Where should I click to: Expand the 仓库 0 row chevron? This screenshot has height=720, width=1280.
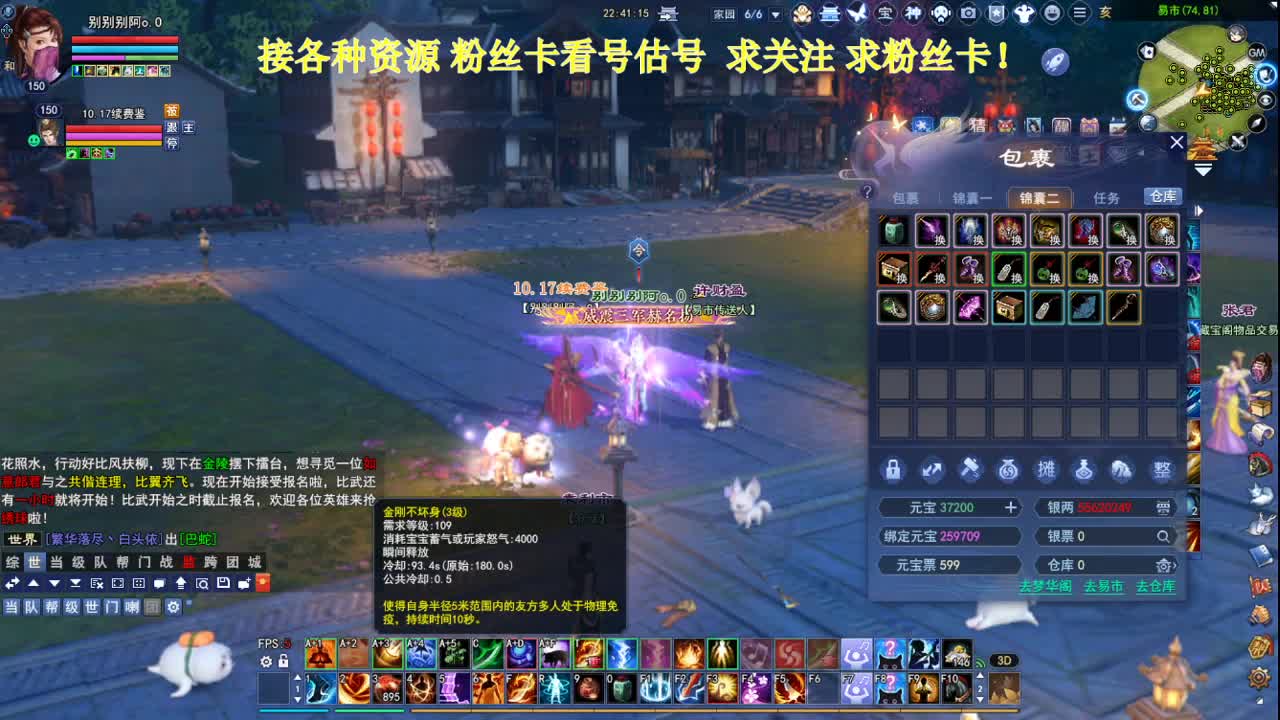pos(1175,565)
